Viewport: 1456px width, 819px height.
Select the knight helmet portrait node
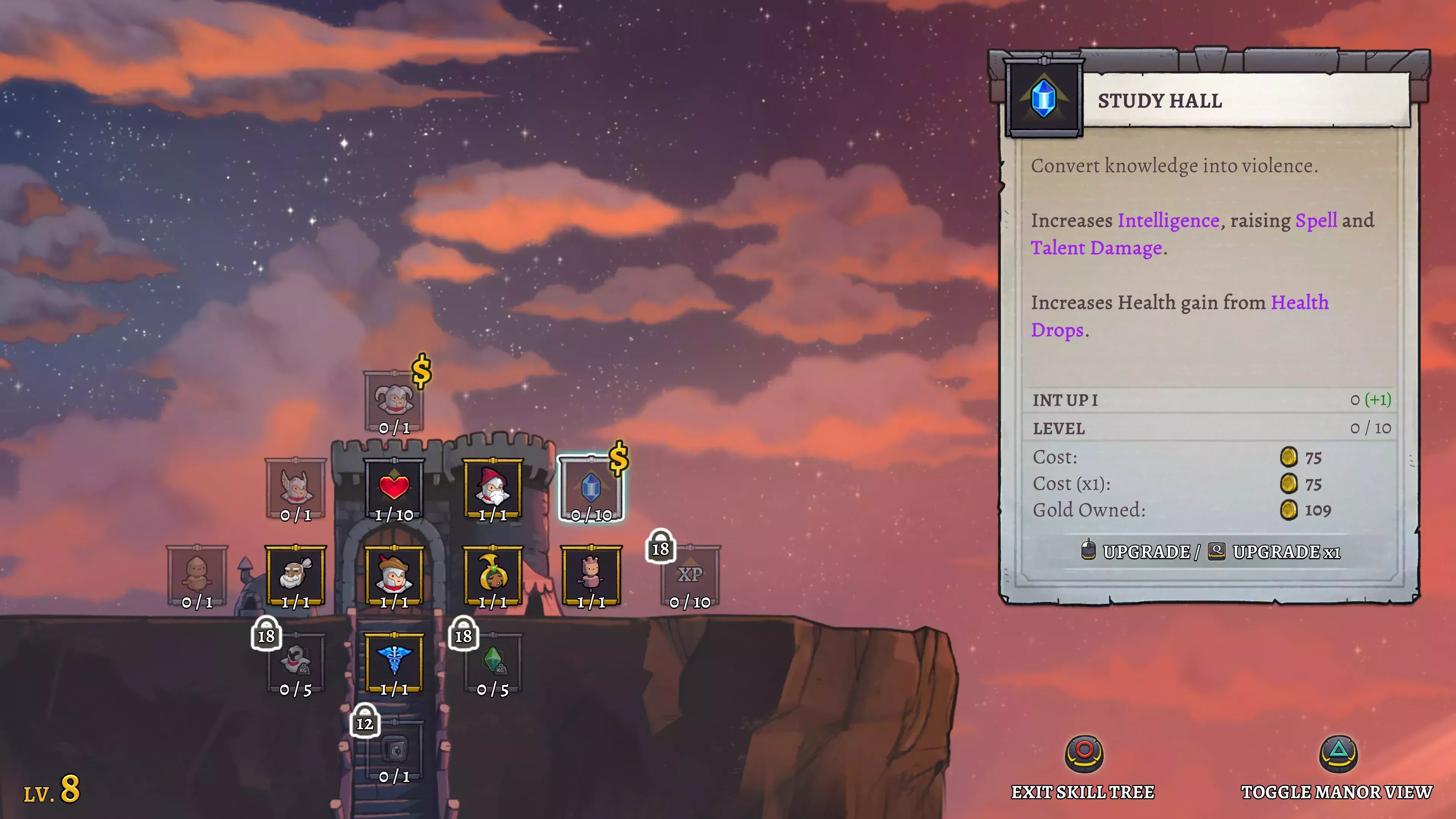coord(395,574)
